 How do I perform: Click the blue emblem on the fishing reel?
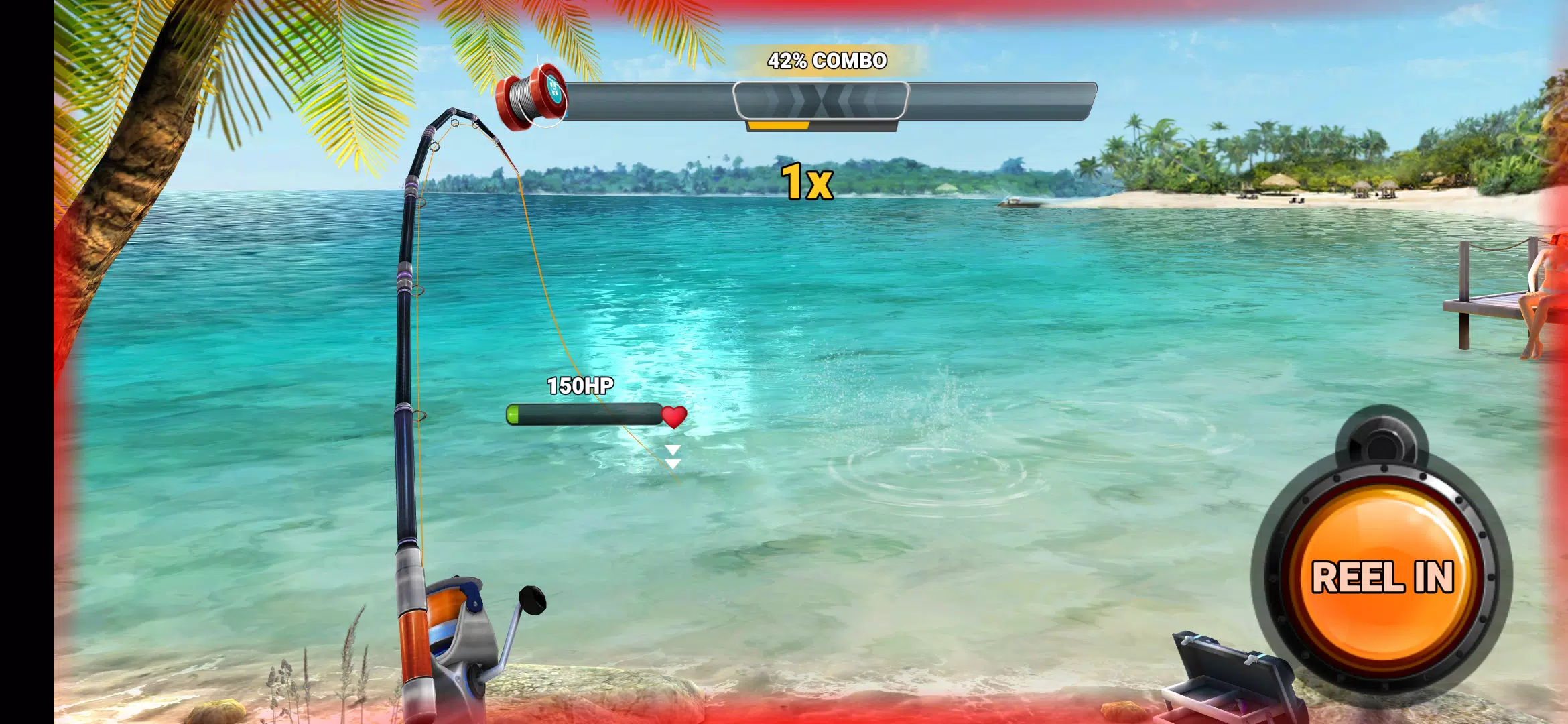(x=555, y=87)
